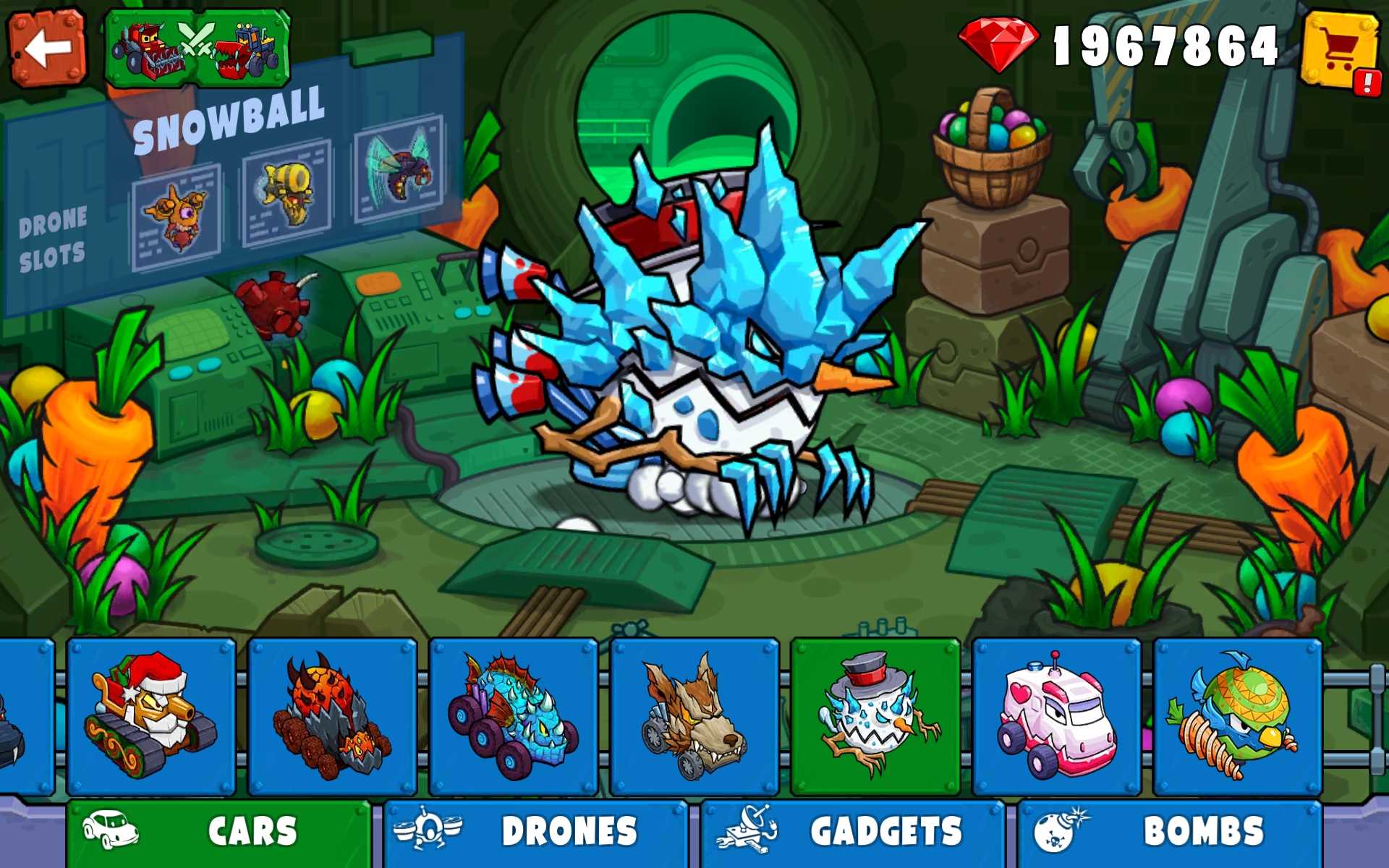Choose the Santa sleigh tank car
Viewport: 1389px width, 868px height.
[151, 717]
